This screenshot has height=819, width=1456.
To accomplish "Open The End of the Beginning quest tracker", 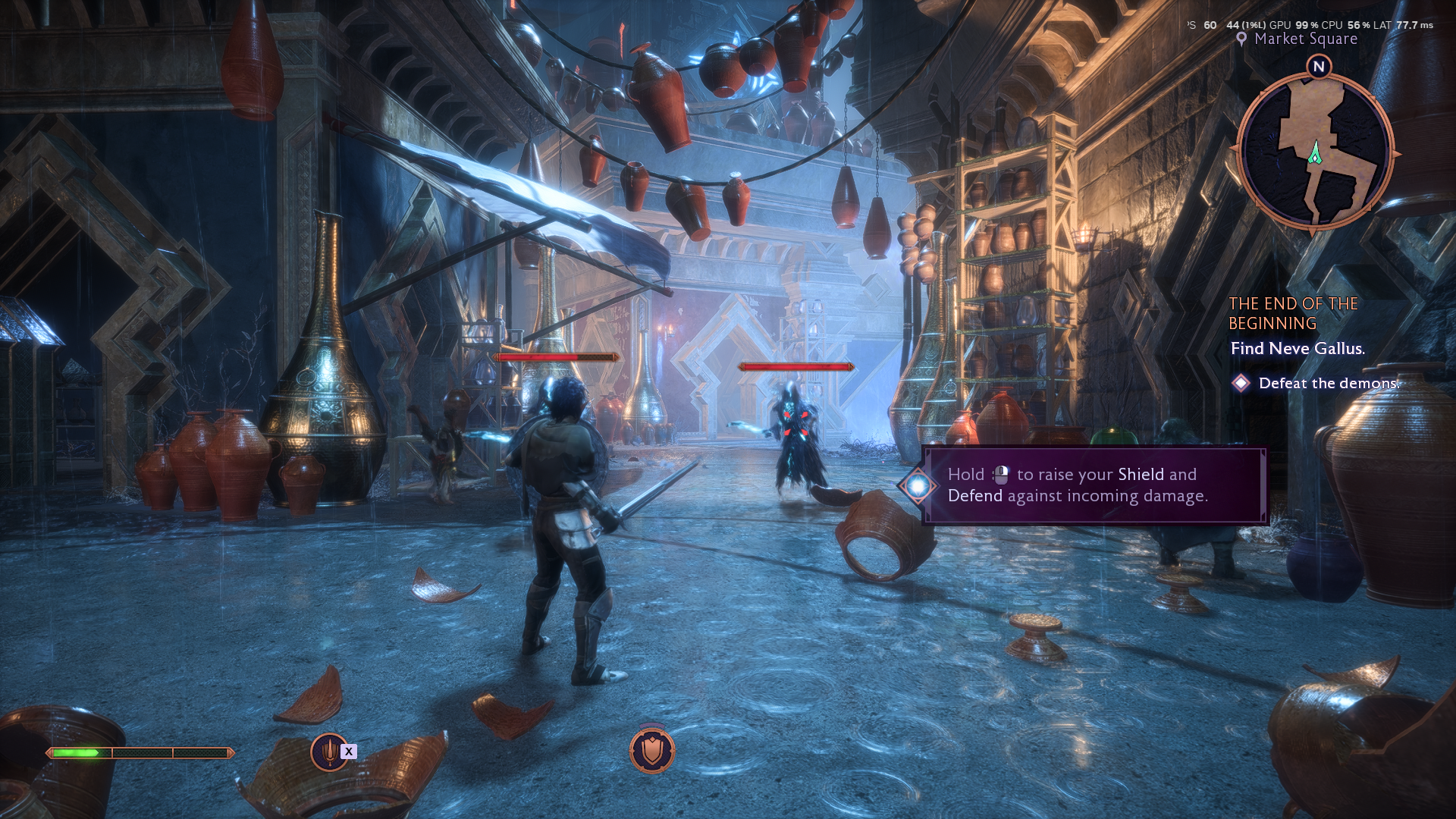I will click(1293, 313).
